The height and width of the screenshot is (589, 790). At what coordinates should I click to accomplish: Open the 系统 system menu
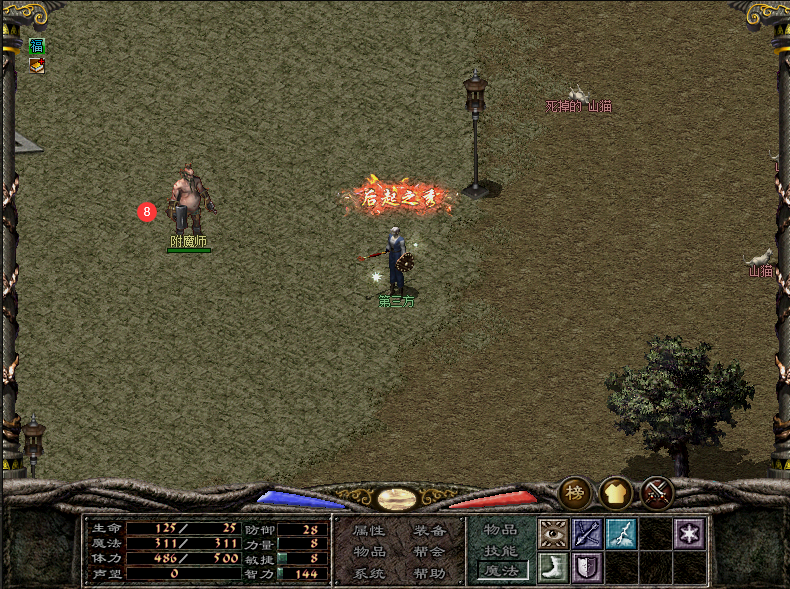pos(368,573)
